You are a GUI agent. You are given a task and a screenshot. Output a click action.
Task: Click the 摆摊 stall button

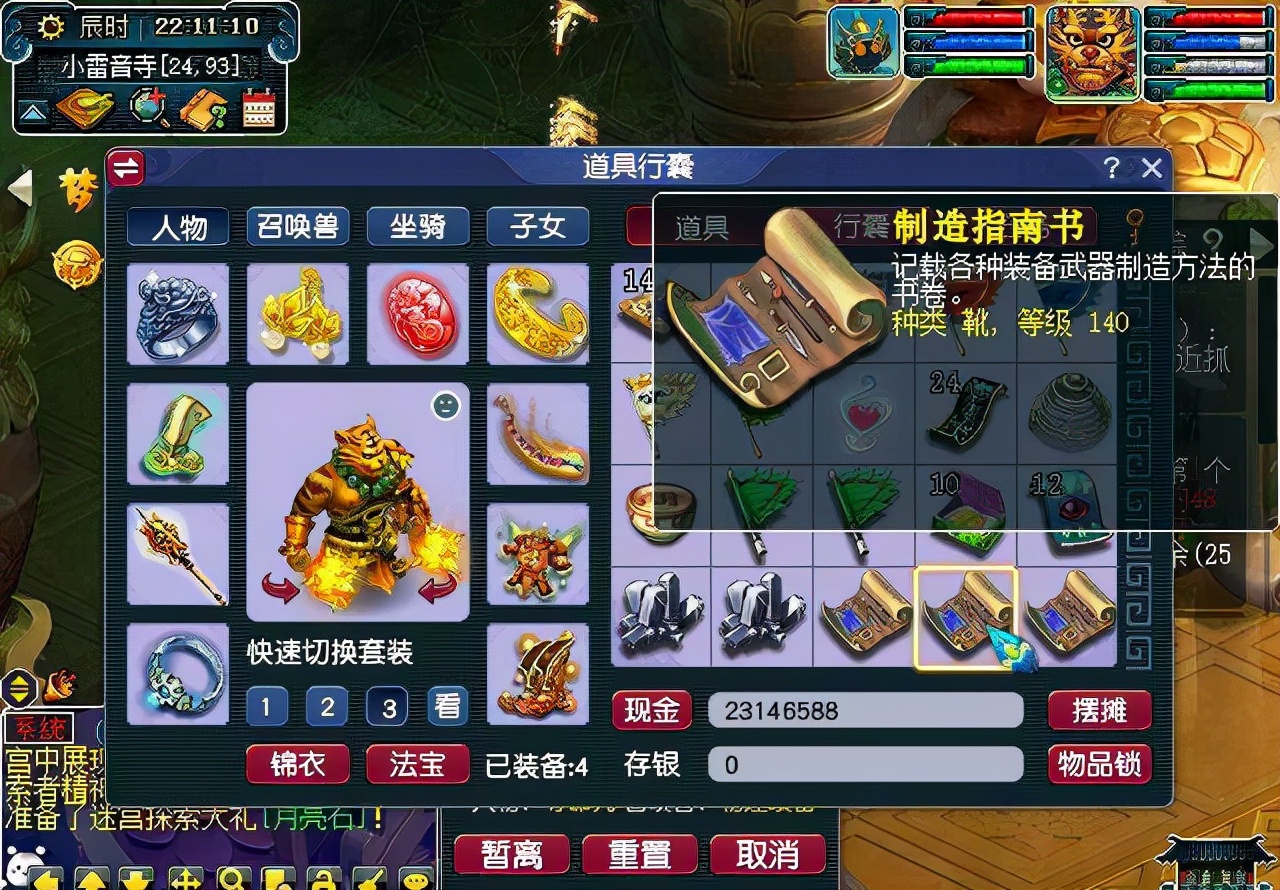click(x=1099, y=711)
